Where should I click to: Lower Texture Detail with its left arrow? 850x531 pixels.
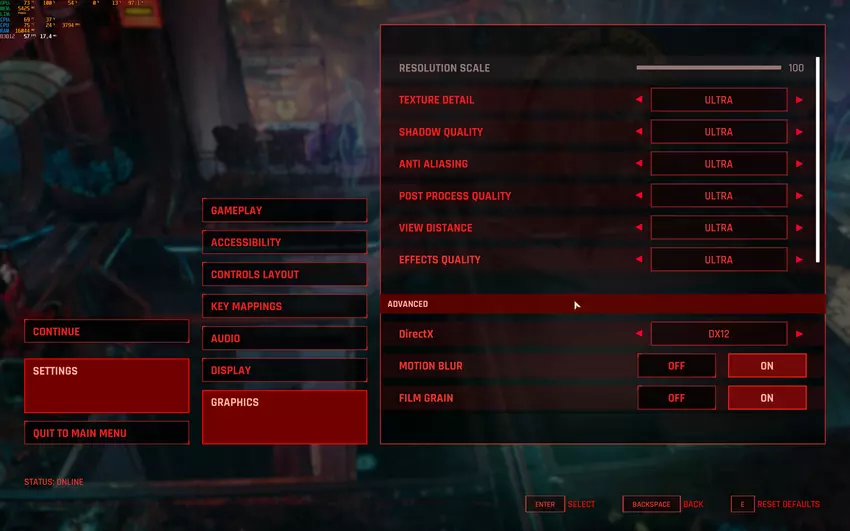click(639, 100)
